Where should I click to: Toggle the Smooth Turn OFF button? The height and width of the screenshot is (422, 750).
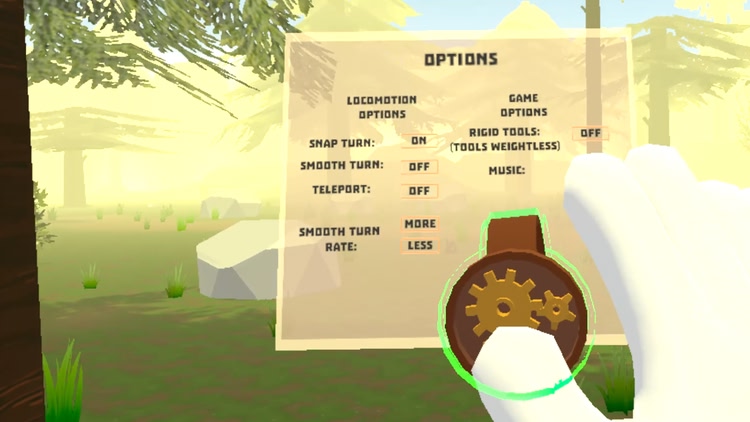pos(419,167)
